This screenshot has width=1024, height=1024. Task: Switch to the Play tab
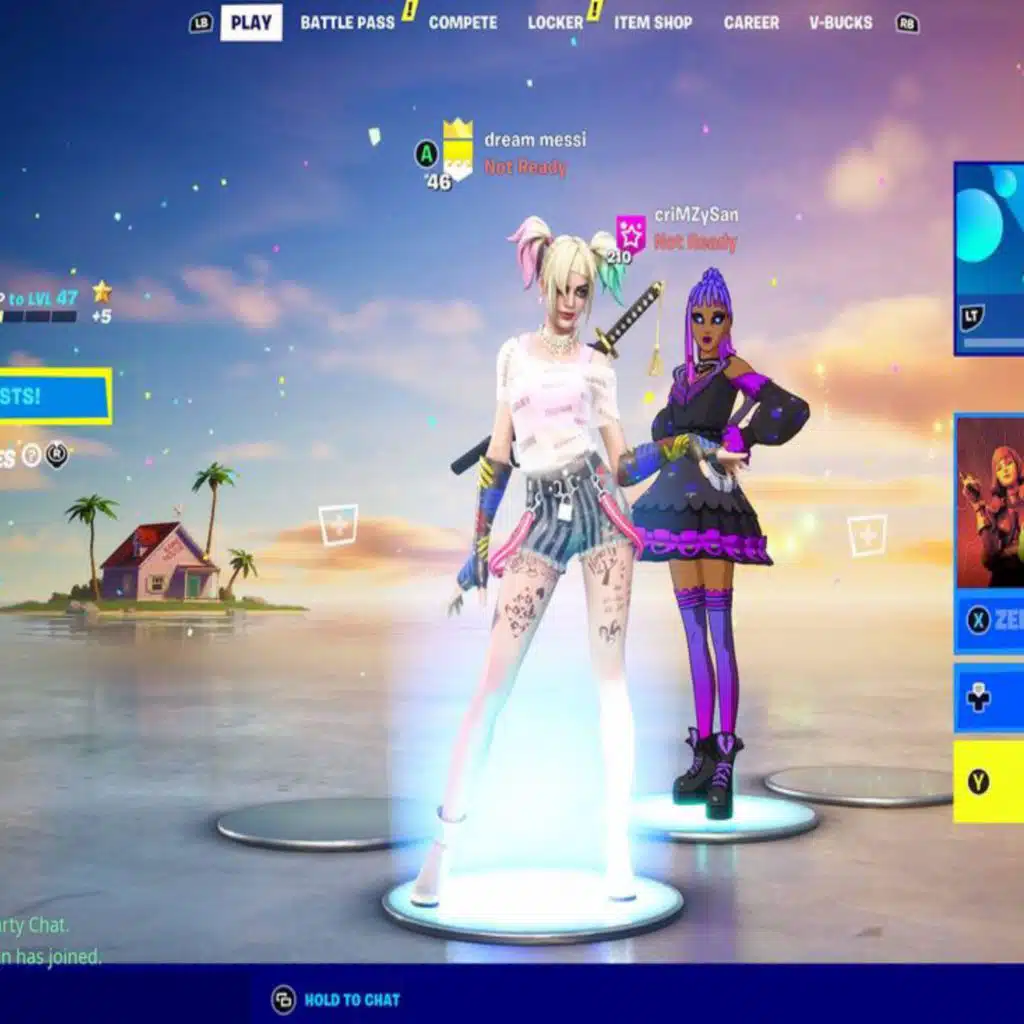tap(251, 22)
